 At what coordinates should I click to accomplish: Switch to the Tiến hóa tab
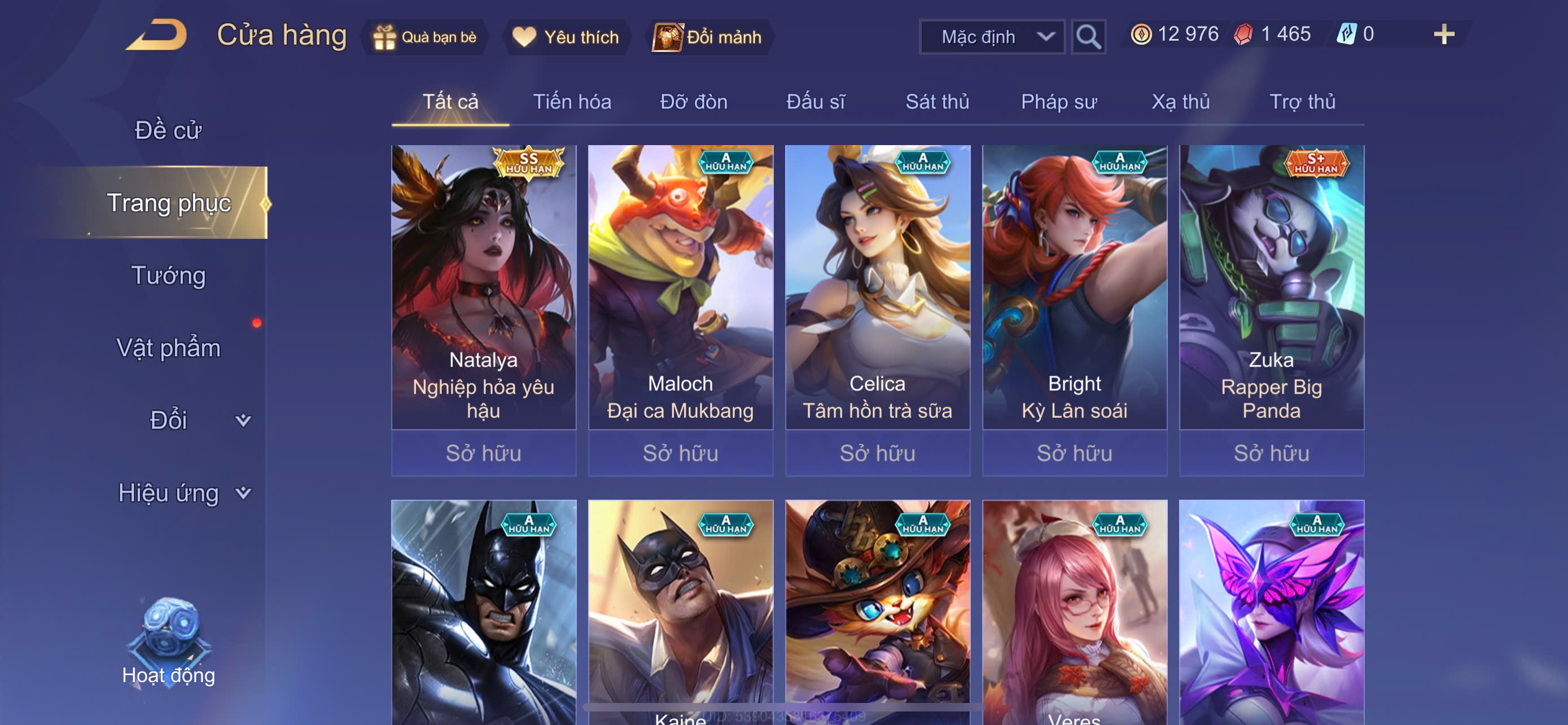[x=572, y=102]
